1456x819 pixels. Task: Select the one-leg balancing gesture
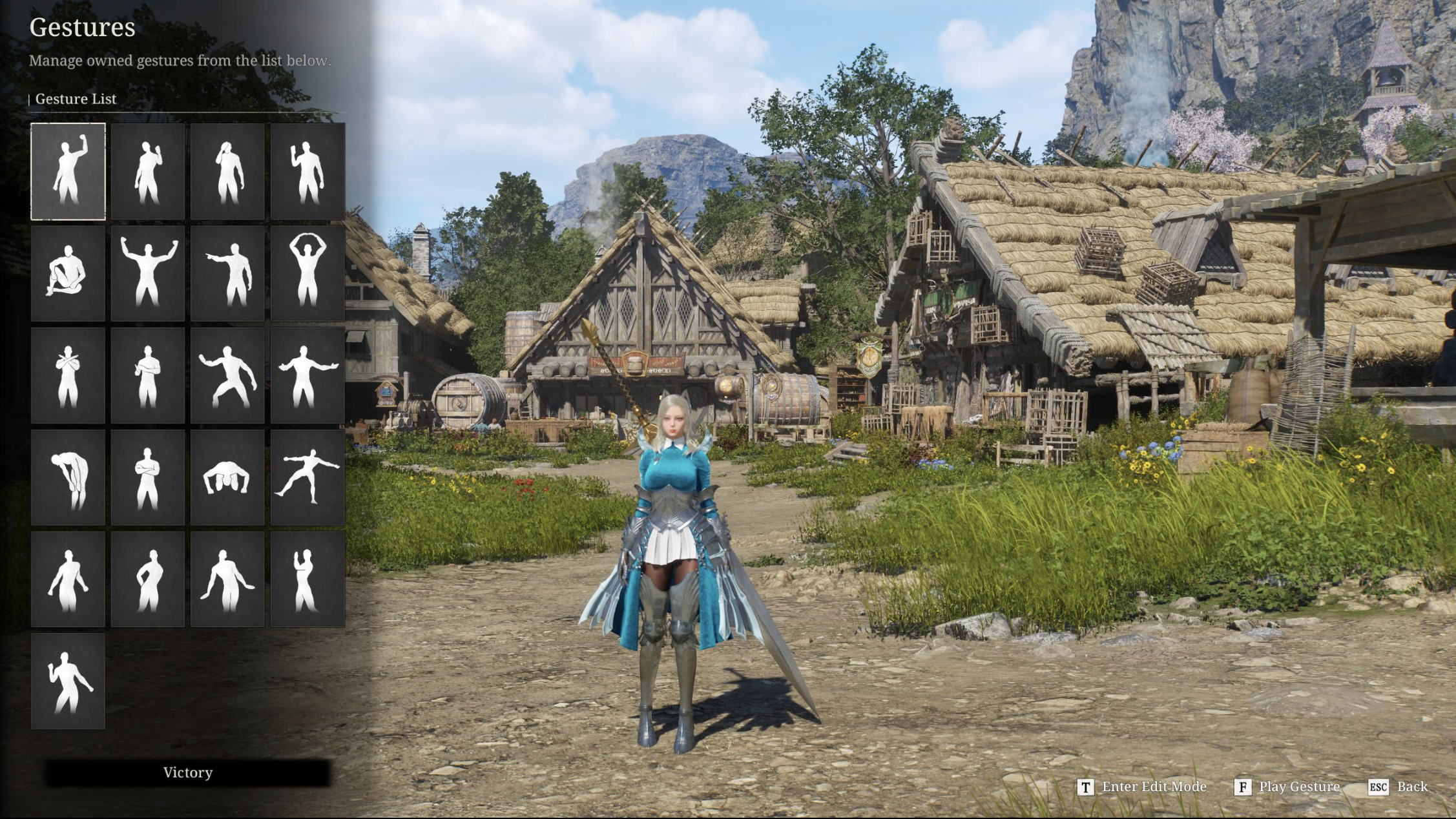(x=307, y=477)
